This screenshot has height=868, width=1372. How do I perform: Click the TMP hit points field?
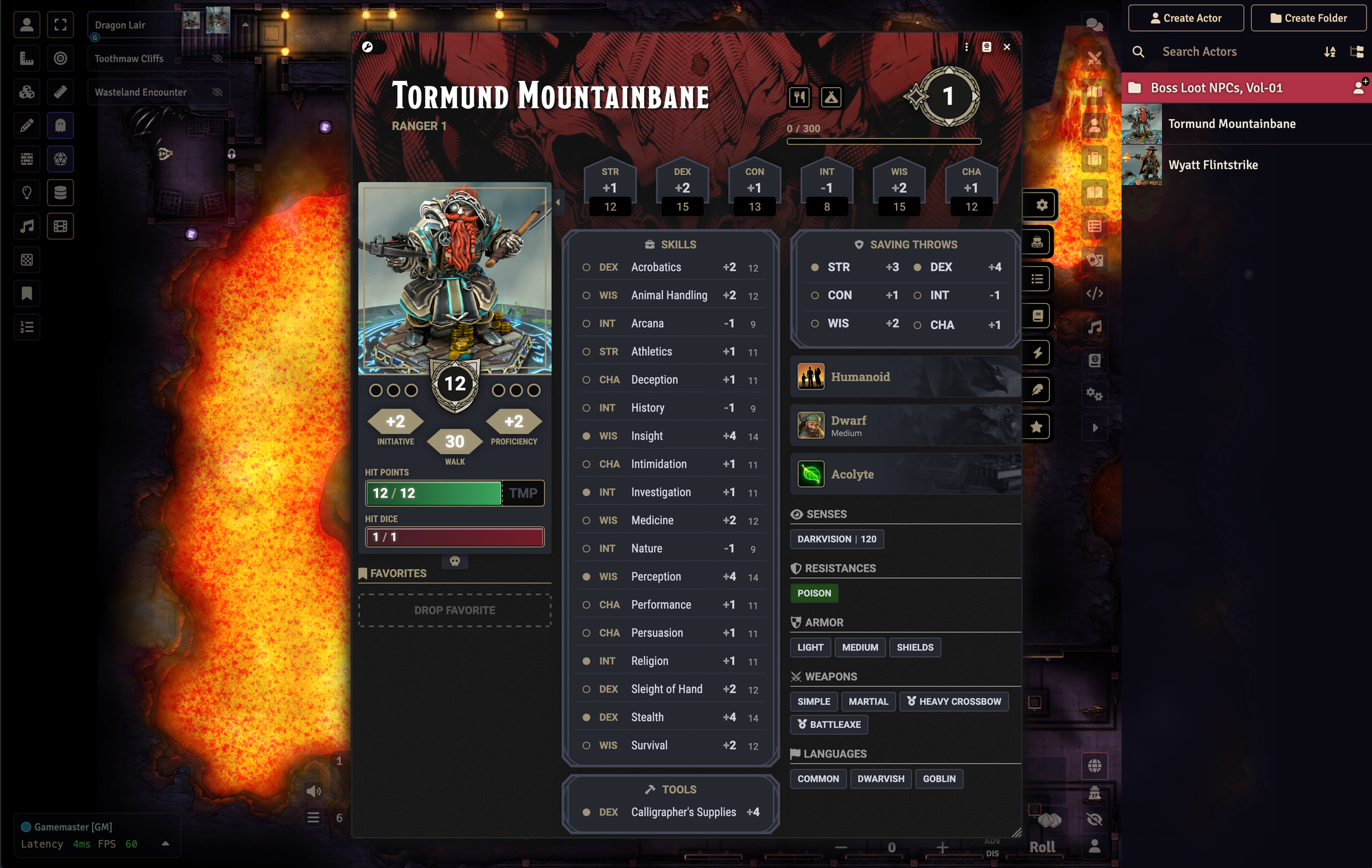point(523,494)
